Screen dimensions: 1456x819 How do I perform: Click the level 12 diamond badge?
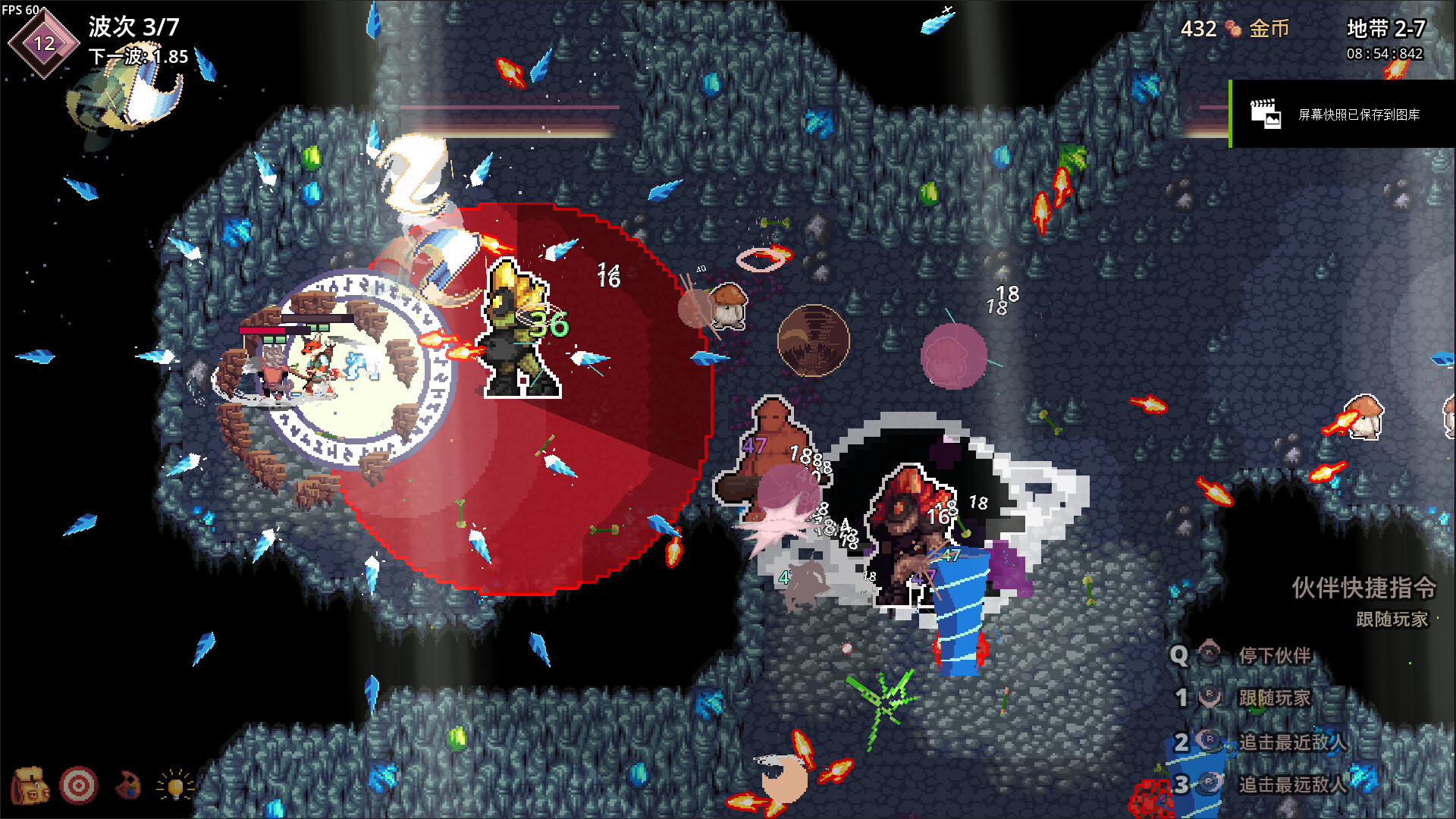pyautogui.click(x=44, y=43)
